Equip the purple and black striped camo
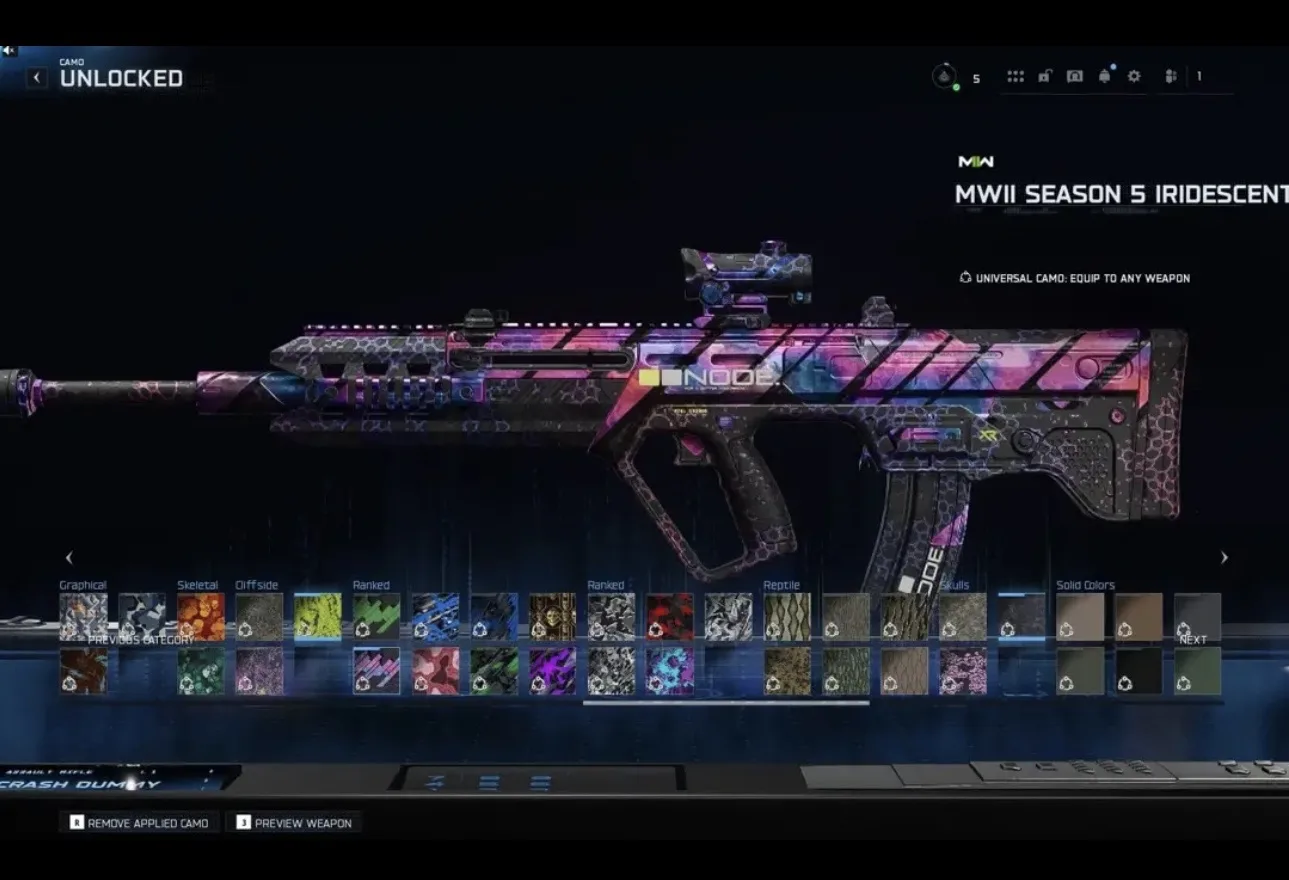Screen dimensions: 1289x880 (552, 670)
